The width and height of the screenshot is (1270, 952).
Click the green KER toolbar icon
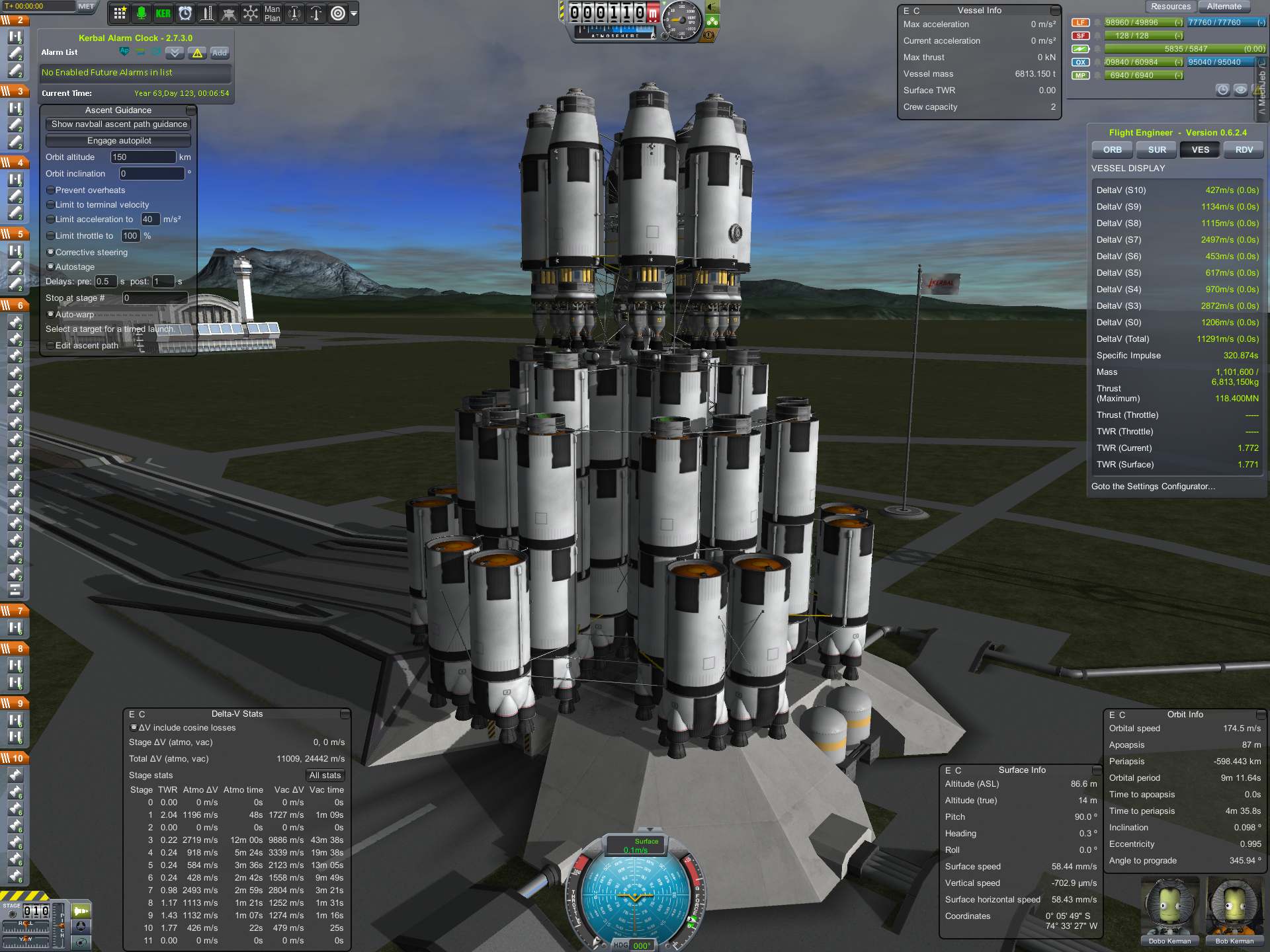coord(163,13)
